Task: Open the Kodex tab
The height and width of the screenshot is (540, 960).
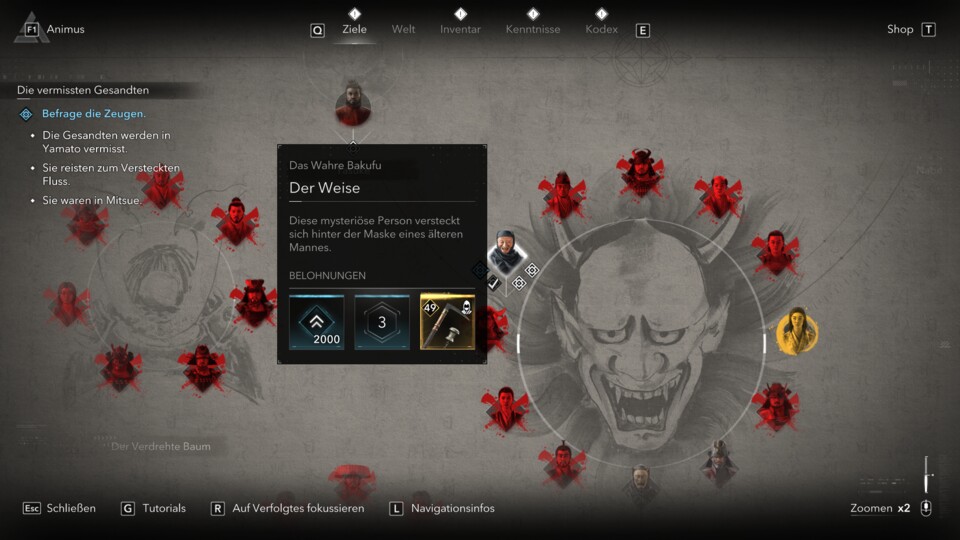Action: pos(601,29)
